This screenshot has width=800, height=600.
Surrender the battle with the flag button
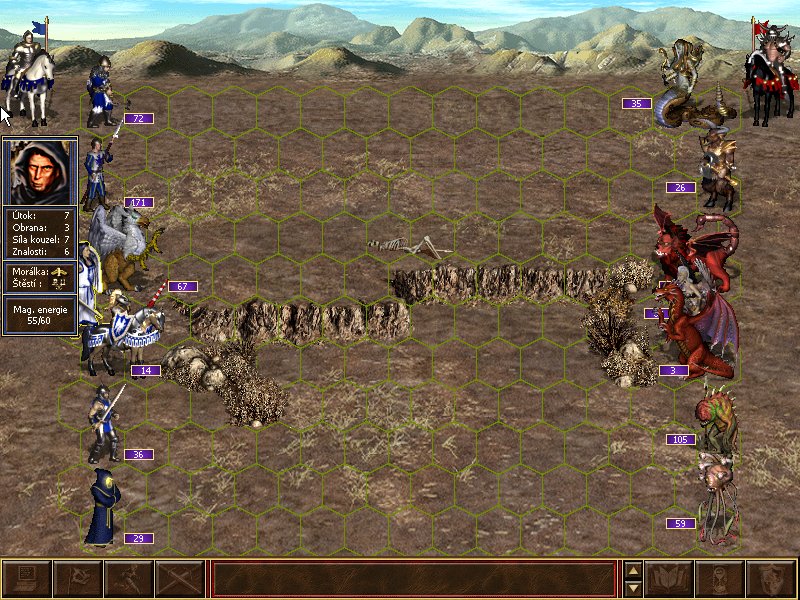click(77, 579)
